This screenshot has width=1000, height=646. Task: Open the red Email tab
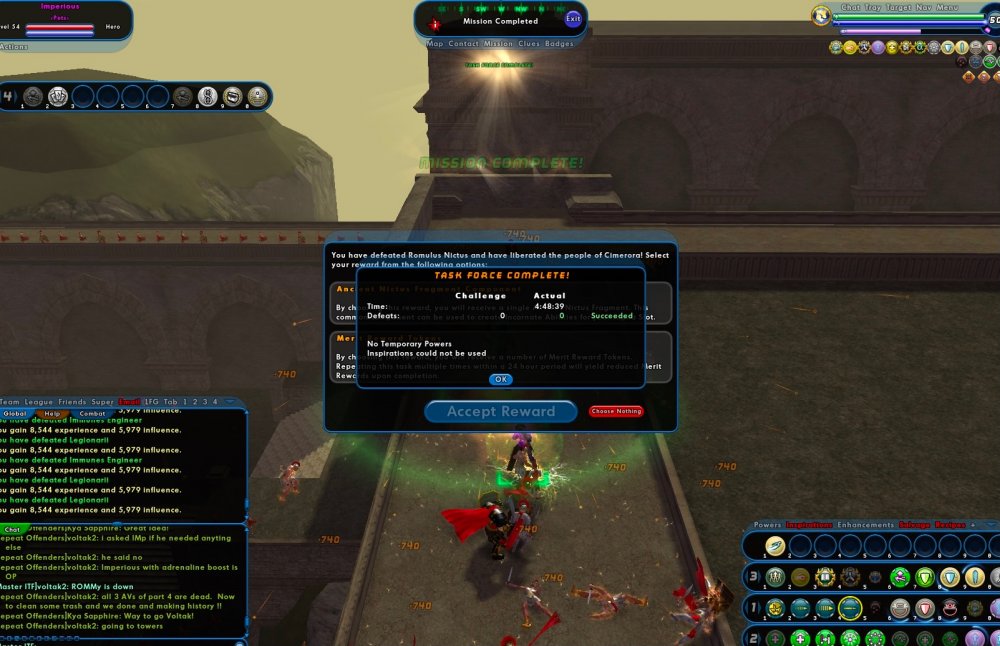[x=130, y=402]
